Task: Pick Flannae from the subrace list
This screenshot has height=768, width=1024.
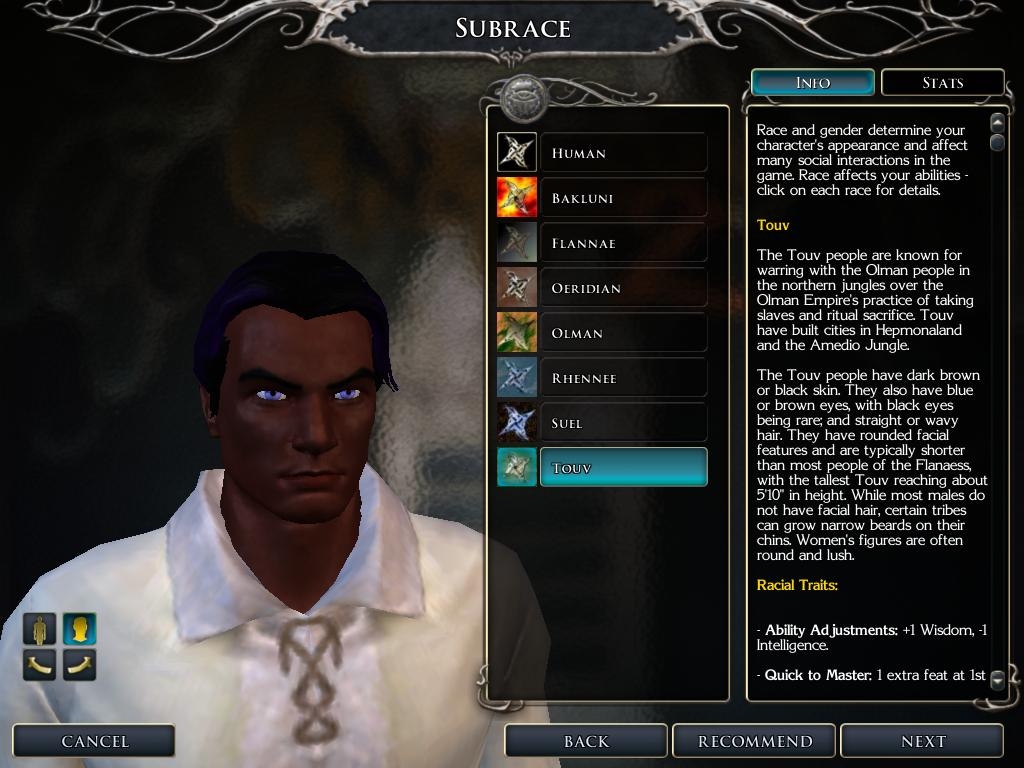Action: 622,243
